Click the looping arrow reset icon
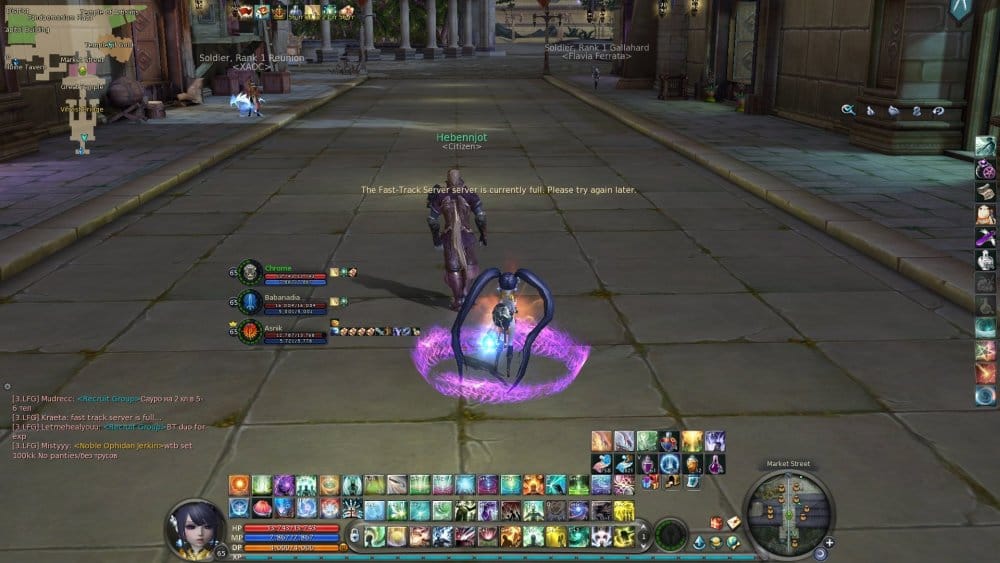Image resolution: width=1000 pixels, height=563 pixels. coord(938,110)
